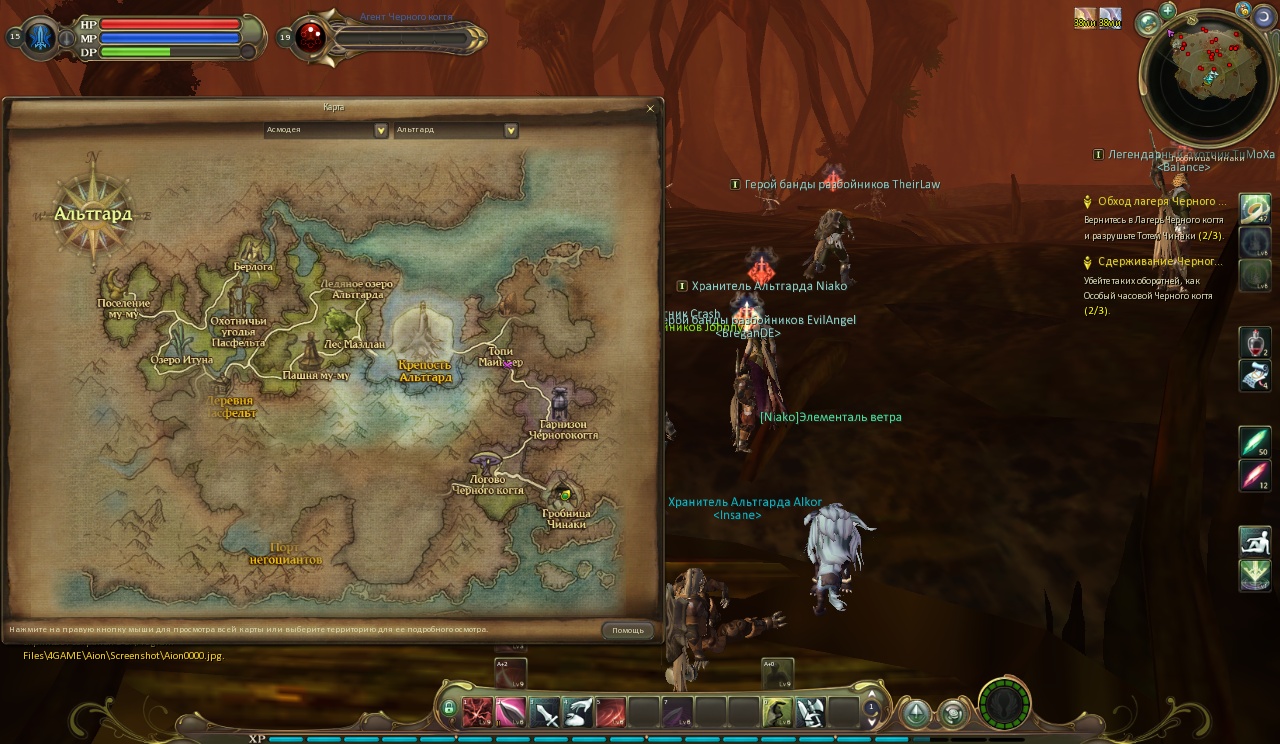Activate the sword attack hotbar skill
Screen dimensions: 1280x744
point(544,712)
